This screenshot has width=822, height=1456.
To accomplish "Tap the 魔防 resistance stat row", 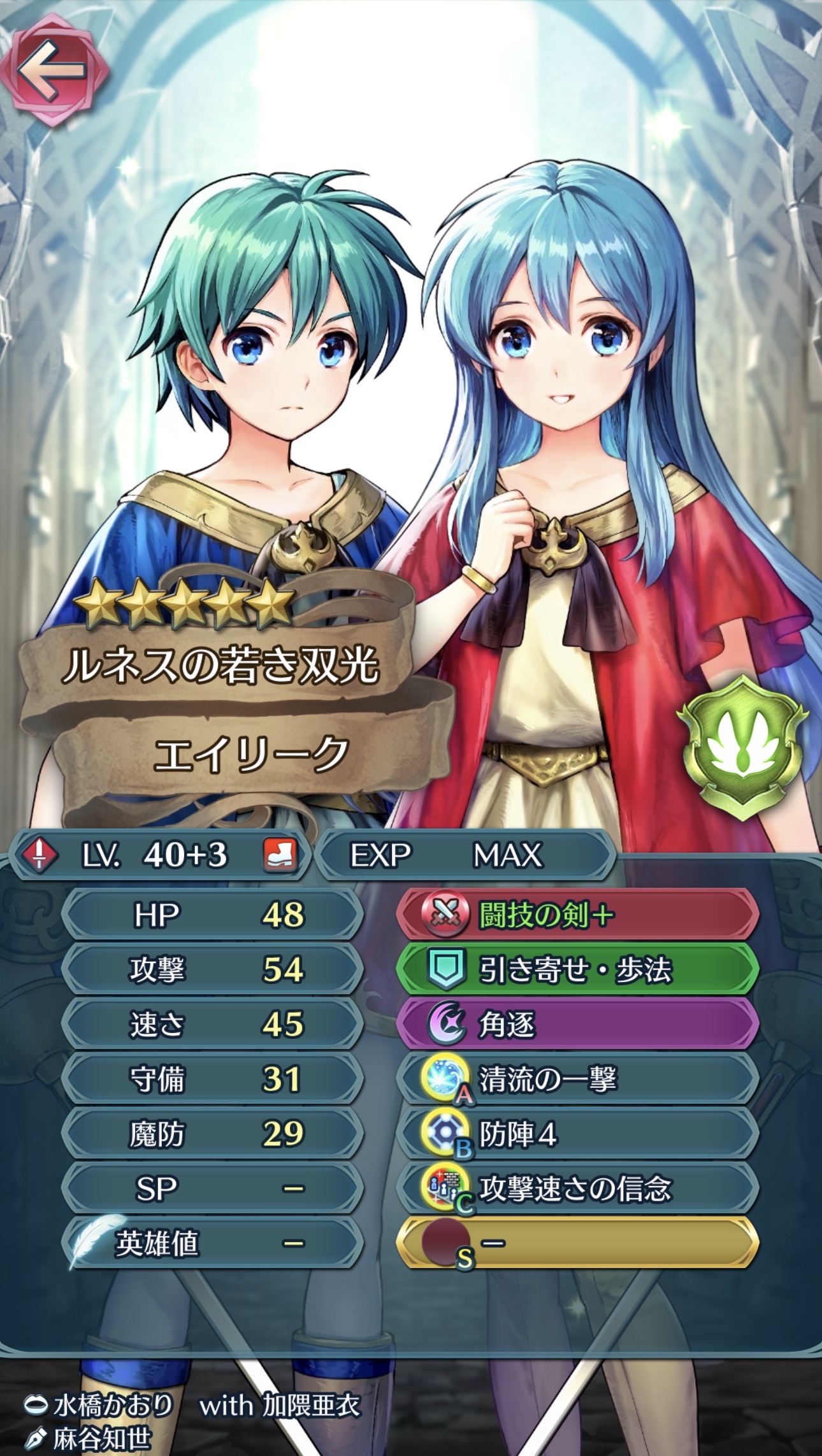I will 213,1134.
